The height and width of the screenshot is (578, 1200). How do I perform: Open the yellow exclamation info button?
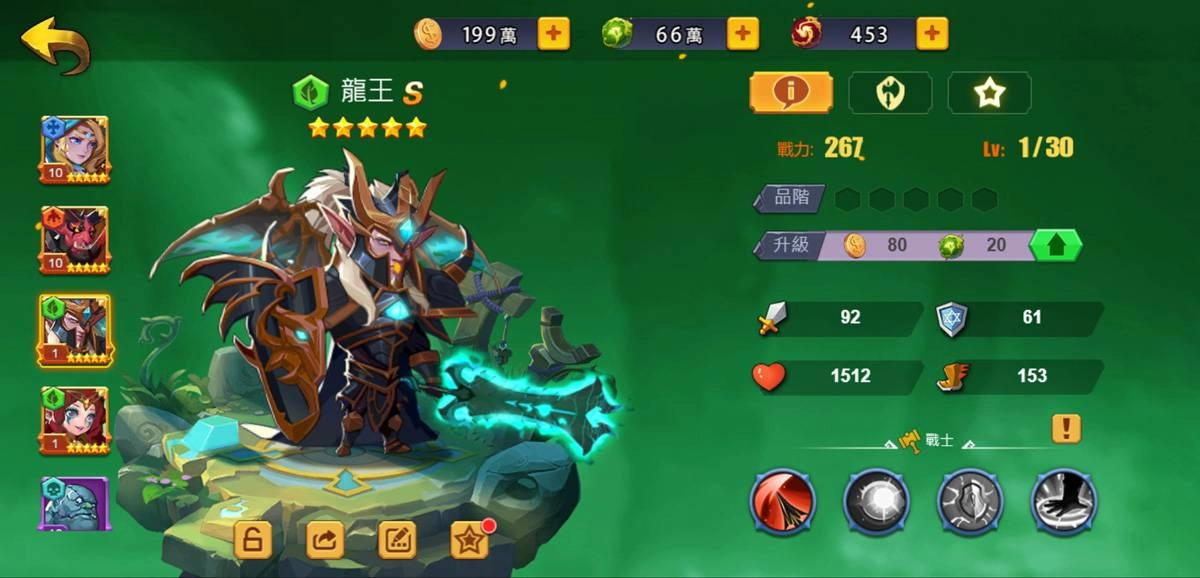tap(1066, 429)
